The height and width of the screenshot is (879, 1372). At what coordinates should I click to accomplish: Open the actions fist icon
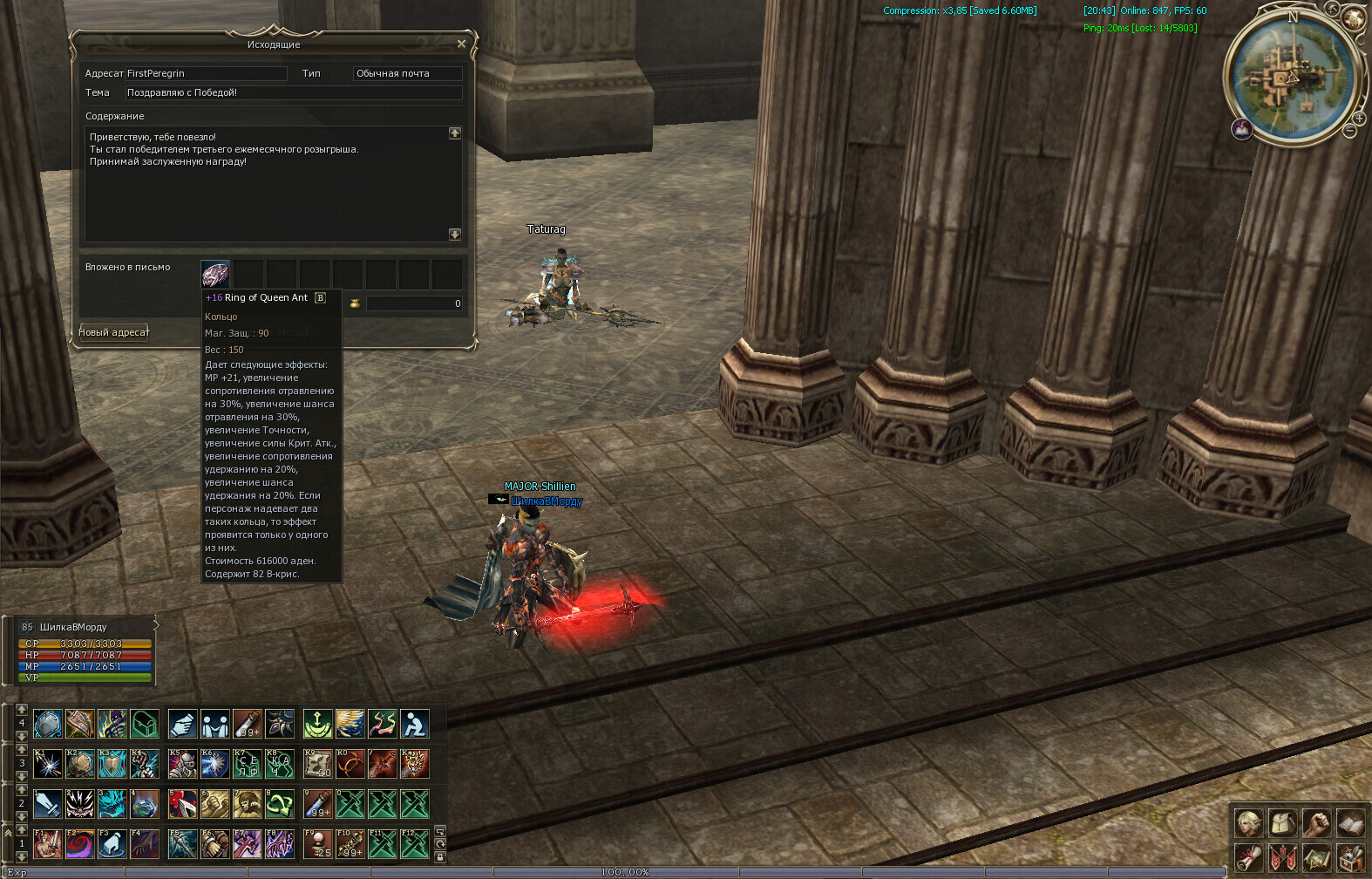coord(1316,822)
